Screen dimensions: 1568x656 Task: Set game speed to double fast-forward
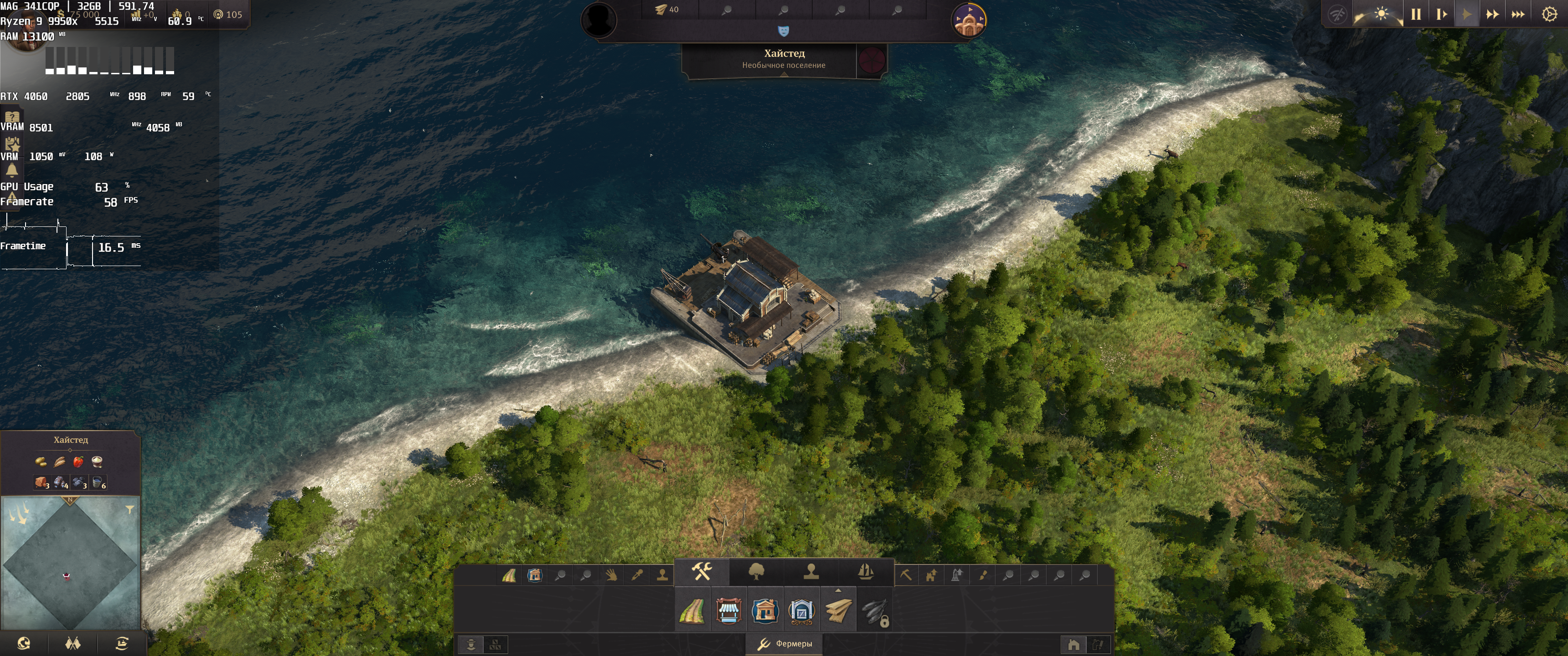point(1492,14)
